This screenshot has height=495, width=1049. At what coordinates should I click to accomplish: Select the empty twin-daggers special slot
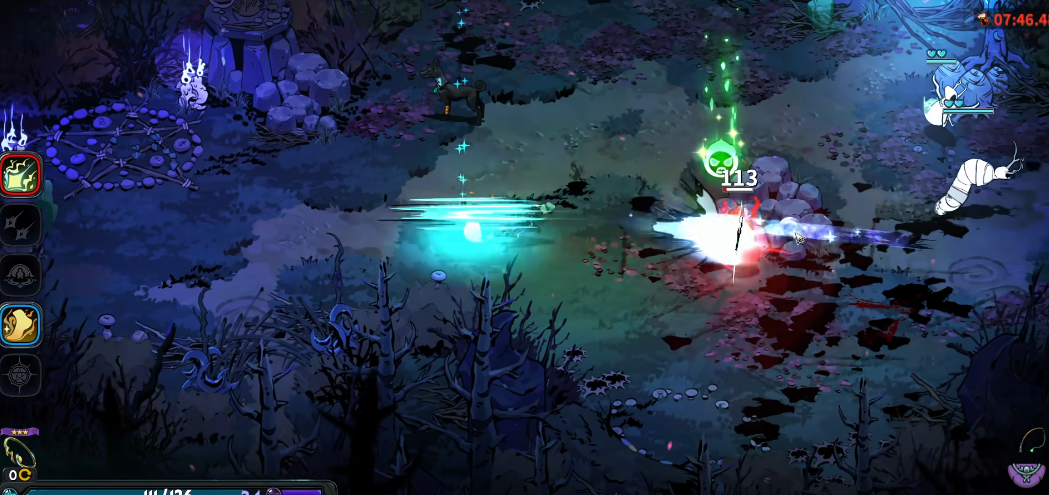(21, 225)
